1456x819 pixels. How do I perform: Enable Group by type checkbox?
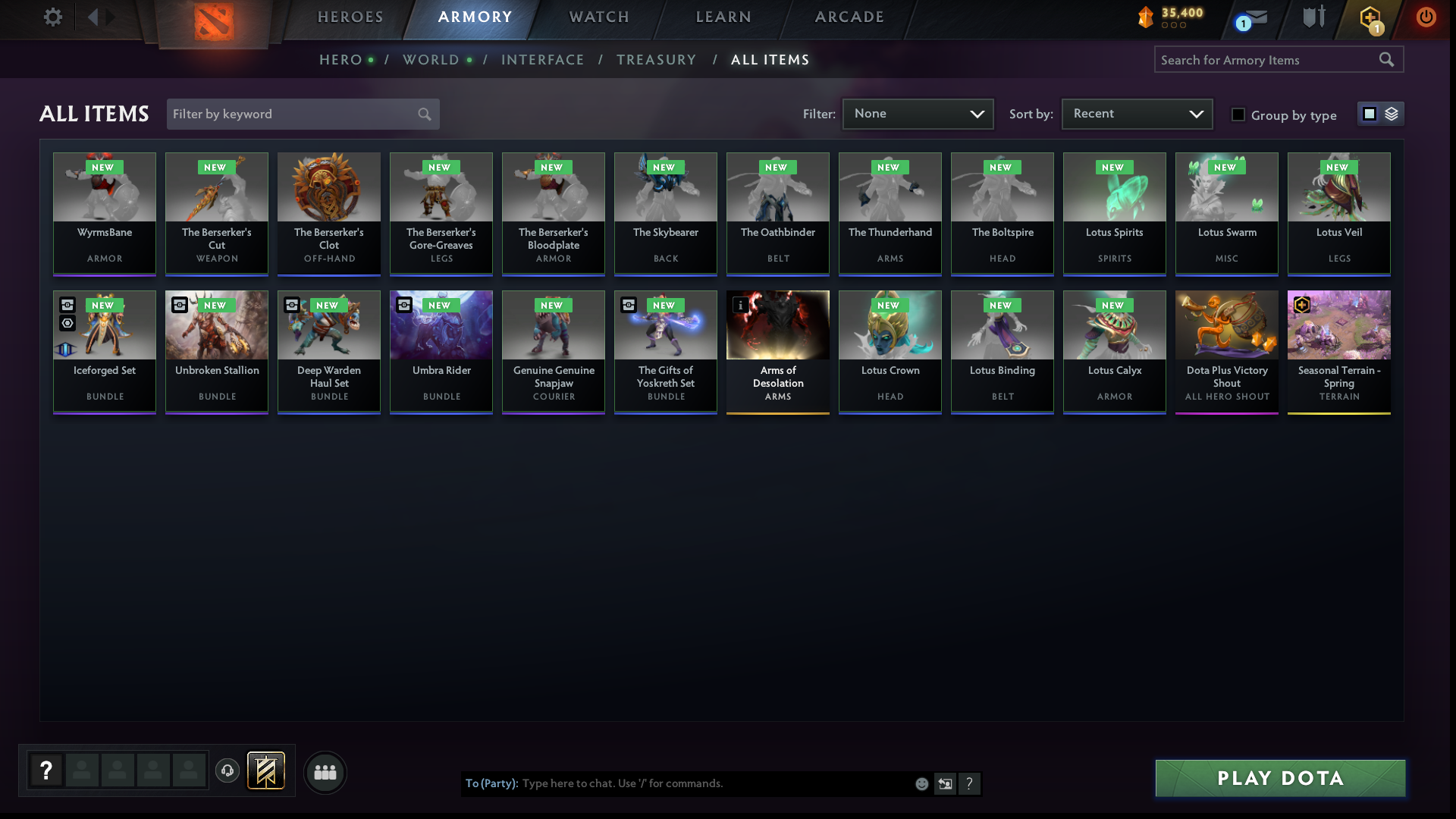(1238, 115)
